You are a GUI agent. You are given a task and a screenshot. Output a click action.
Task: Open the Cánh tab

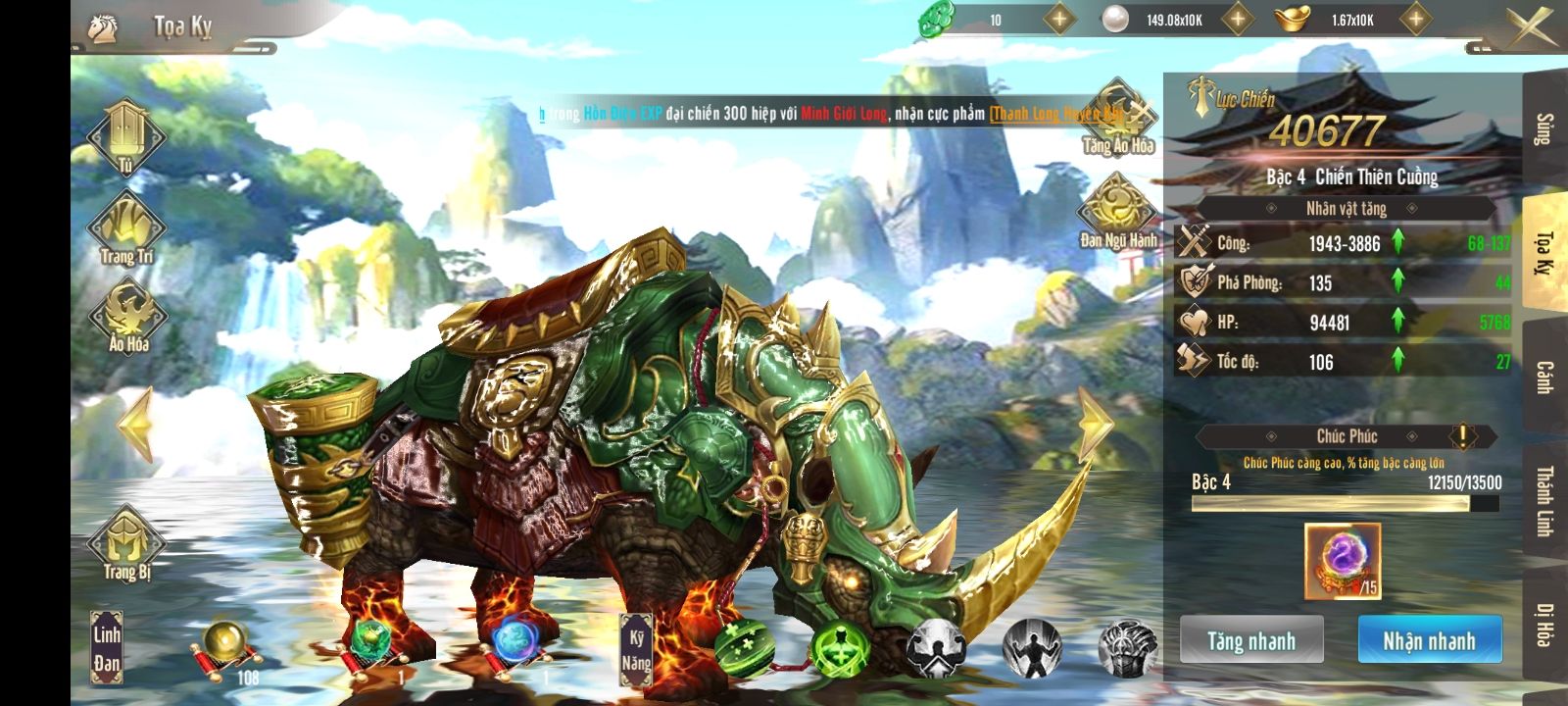pyautogui.click(x=1544, y=378)
